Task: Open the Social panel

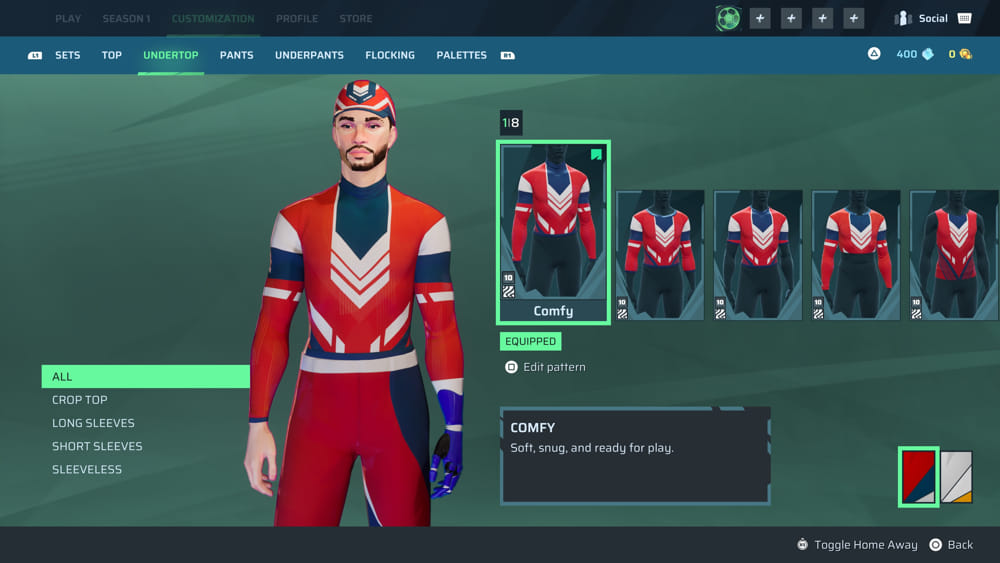Action: click(x=933, y=18)
